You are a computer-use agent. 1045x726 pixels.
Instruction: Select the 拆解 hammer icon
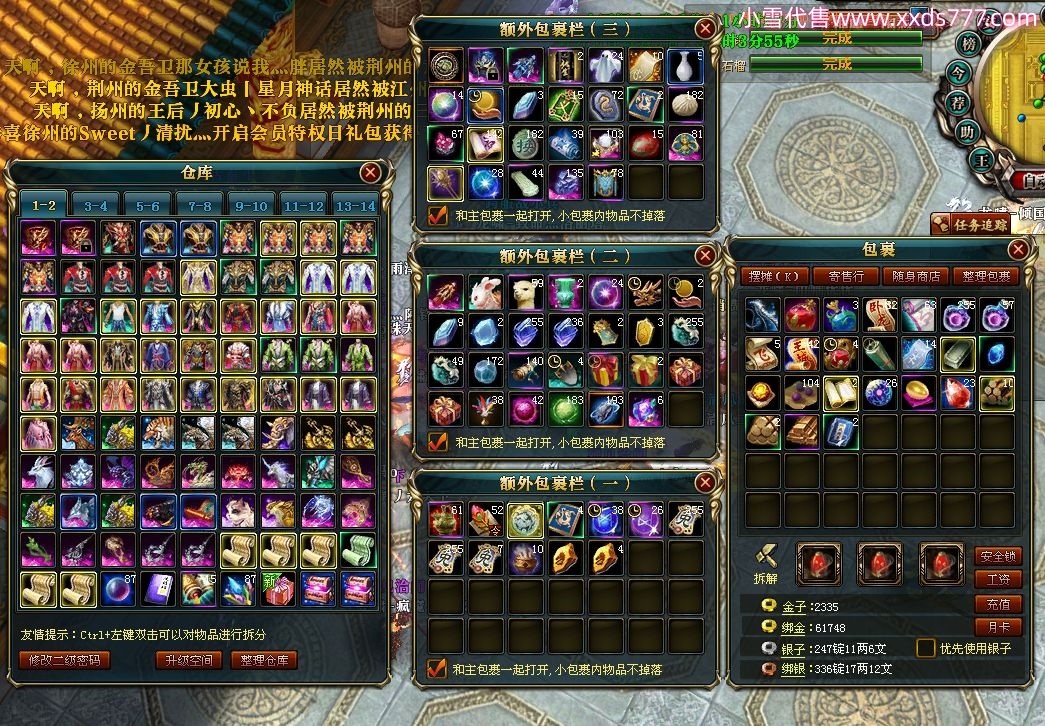[766, 556]
